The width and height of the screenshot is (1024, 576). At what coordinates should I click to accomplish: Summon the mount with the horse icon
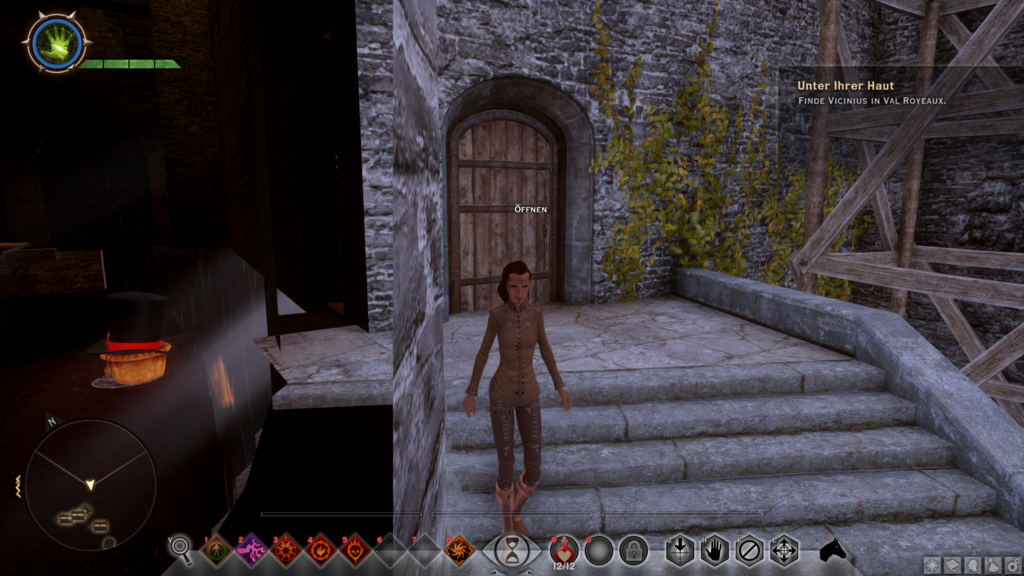point(832,550)
